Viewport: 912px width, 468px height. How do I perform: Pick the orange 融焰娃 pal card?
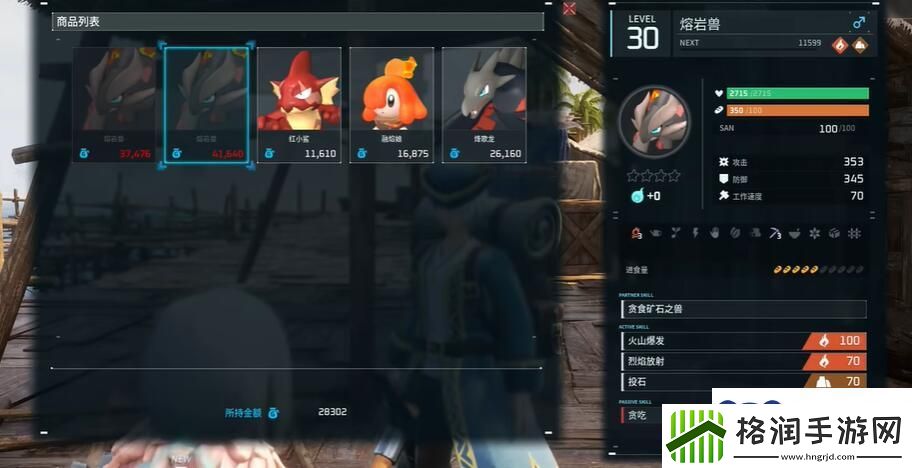click(x=391, y=104)
